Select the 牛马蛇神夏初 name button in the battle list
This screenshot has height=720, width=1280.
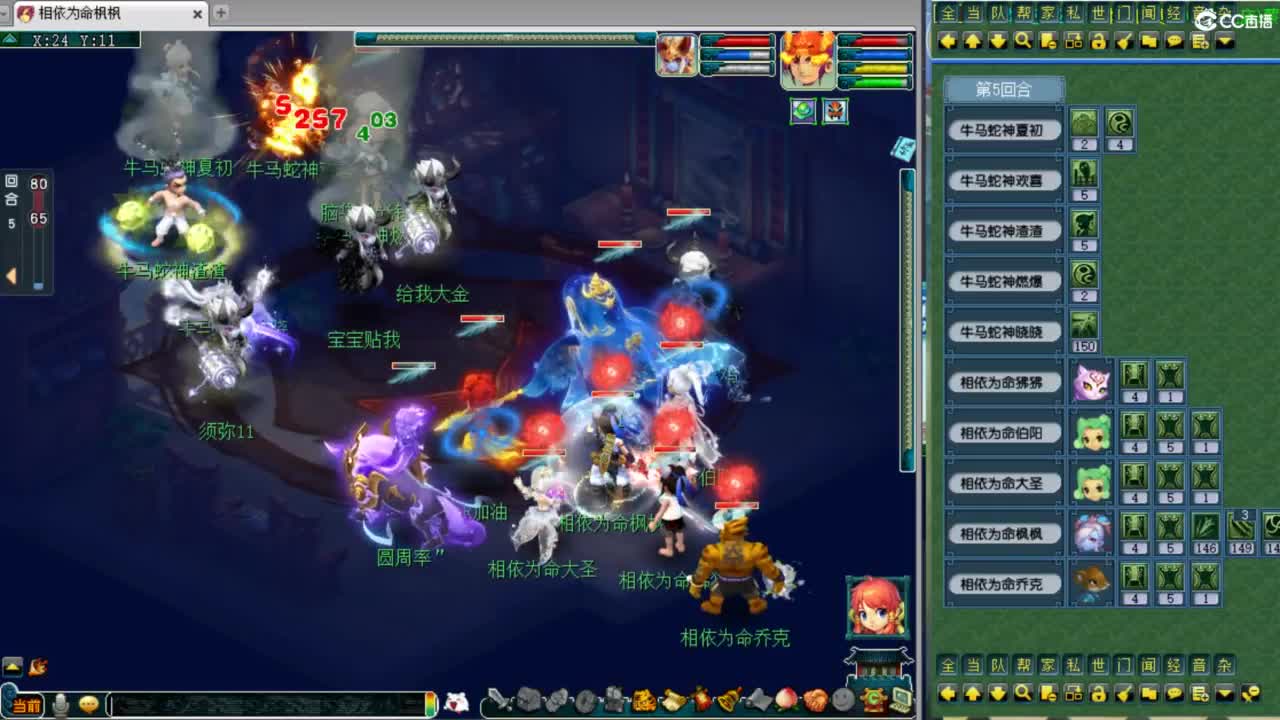tap(1003, 129)
